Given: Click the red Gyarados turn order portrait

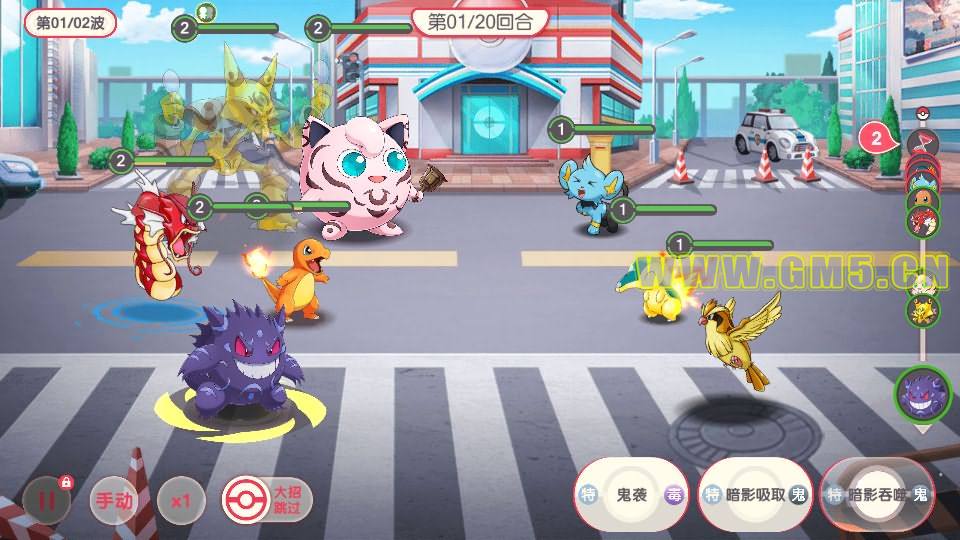Looking at the screenshot, I should (921, 220).
